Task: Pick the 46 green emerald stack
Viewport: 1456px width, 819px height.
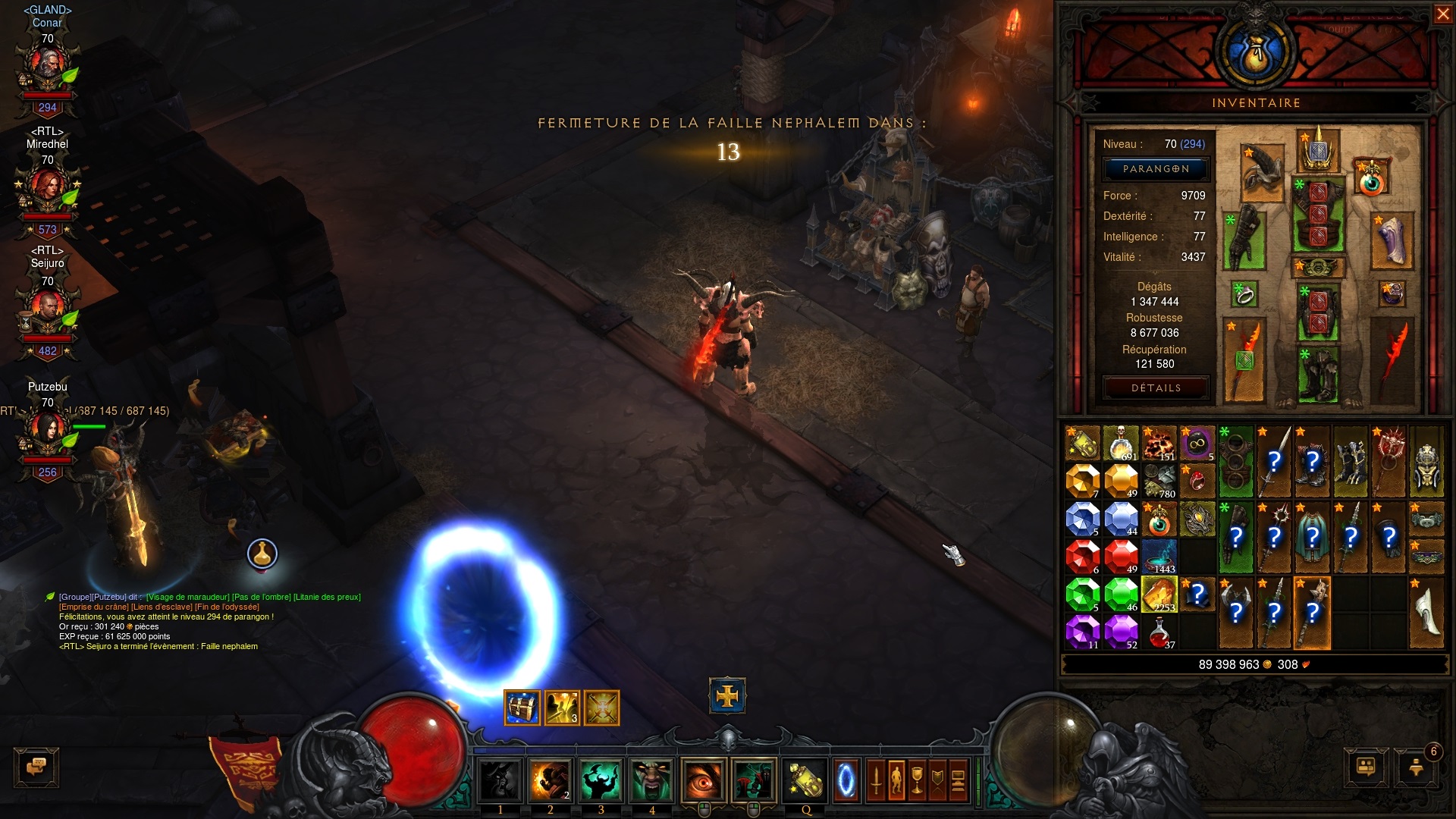Action: (1121, 594)
